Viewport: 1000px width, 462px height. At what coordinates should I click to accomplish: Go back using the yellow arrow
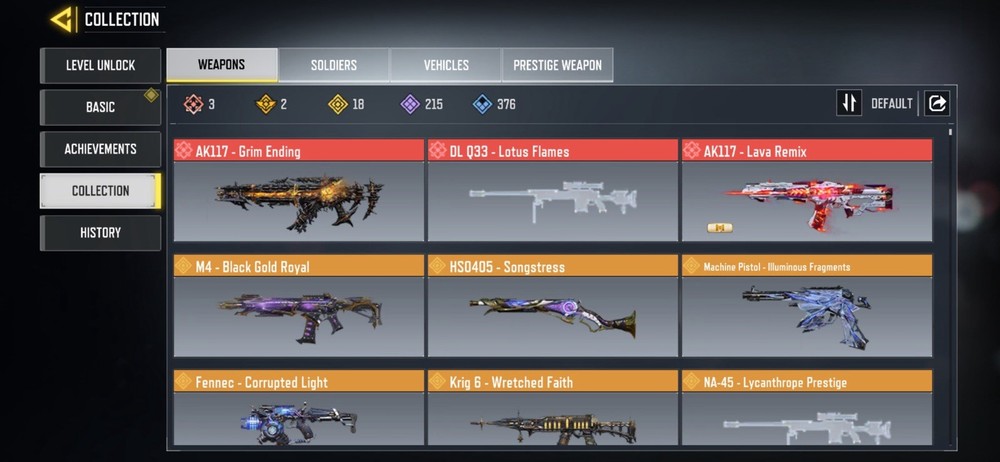click(x=62, y=19)
